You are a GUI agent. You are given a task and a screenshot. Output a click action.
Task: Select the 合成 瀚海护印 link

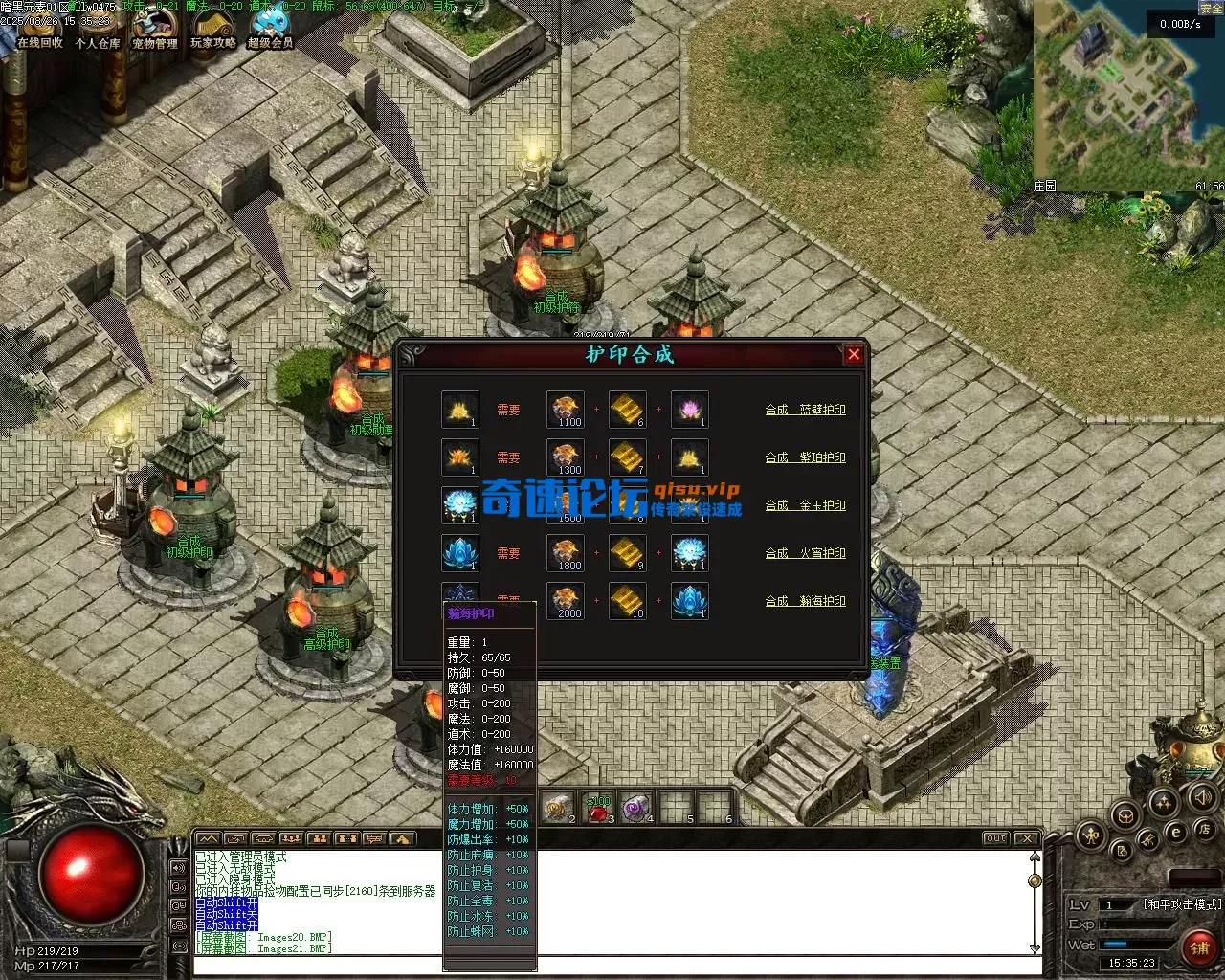pyautogui.click(x=805, y=601)
